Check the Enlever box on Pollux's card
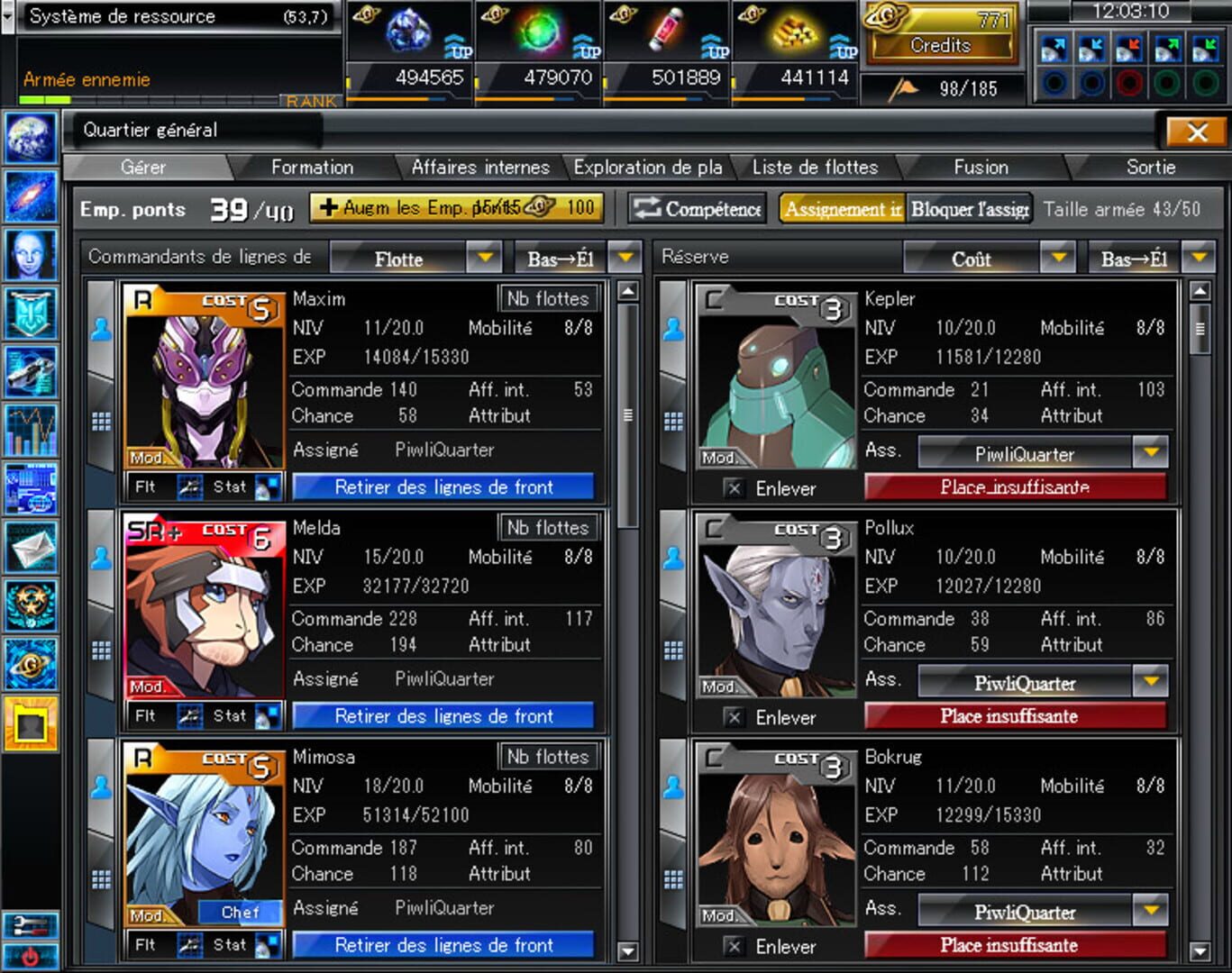1232x973 pixels. (x=735, y=717)
